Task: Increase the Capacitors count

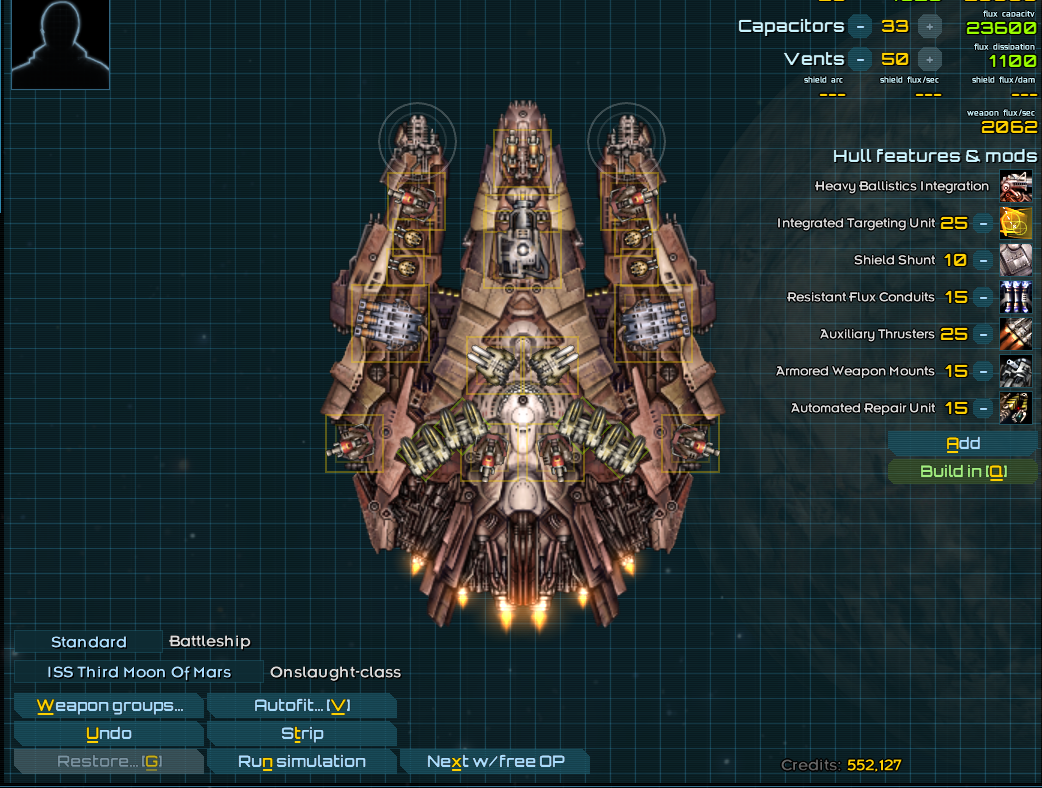Action: (929, 26)
